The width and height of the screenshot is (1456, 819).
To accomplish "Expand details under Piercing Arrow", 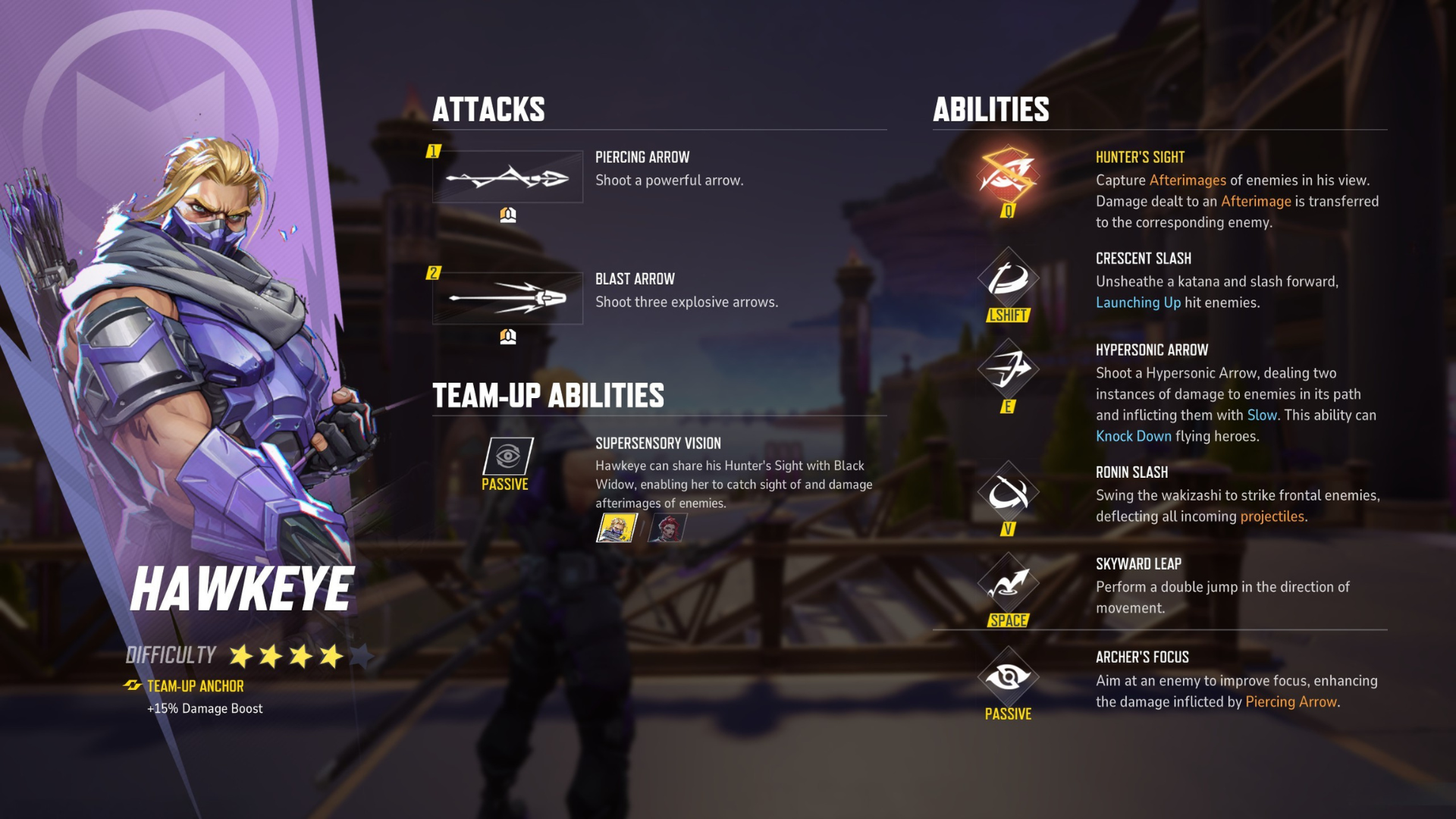I will pyautogui.click(x=507, y=213).
